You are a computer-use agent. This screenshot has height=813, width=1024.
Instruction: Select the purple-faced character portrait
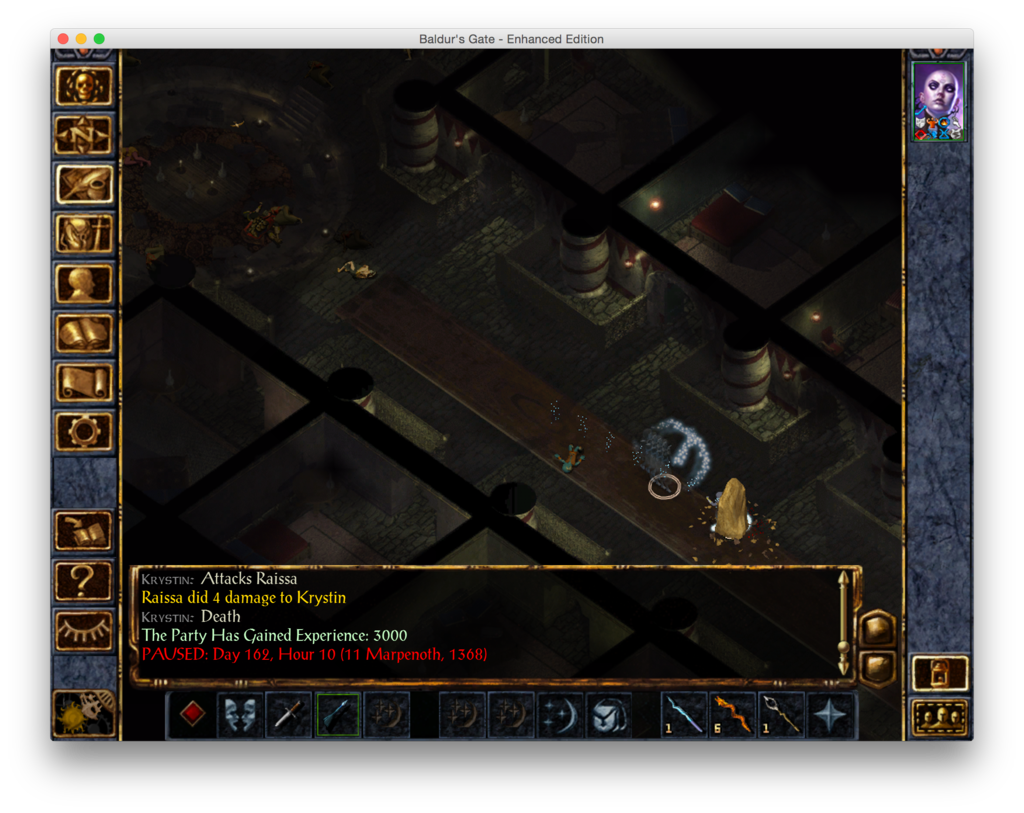(x=939, y=101)
